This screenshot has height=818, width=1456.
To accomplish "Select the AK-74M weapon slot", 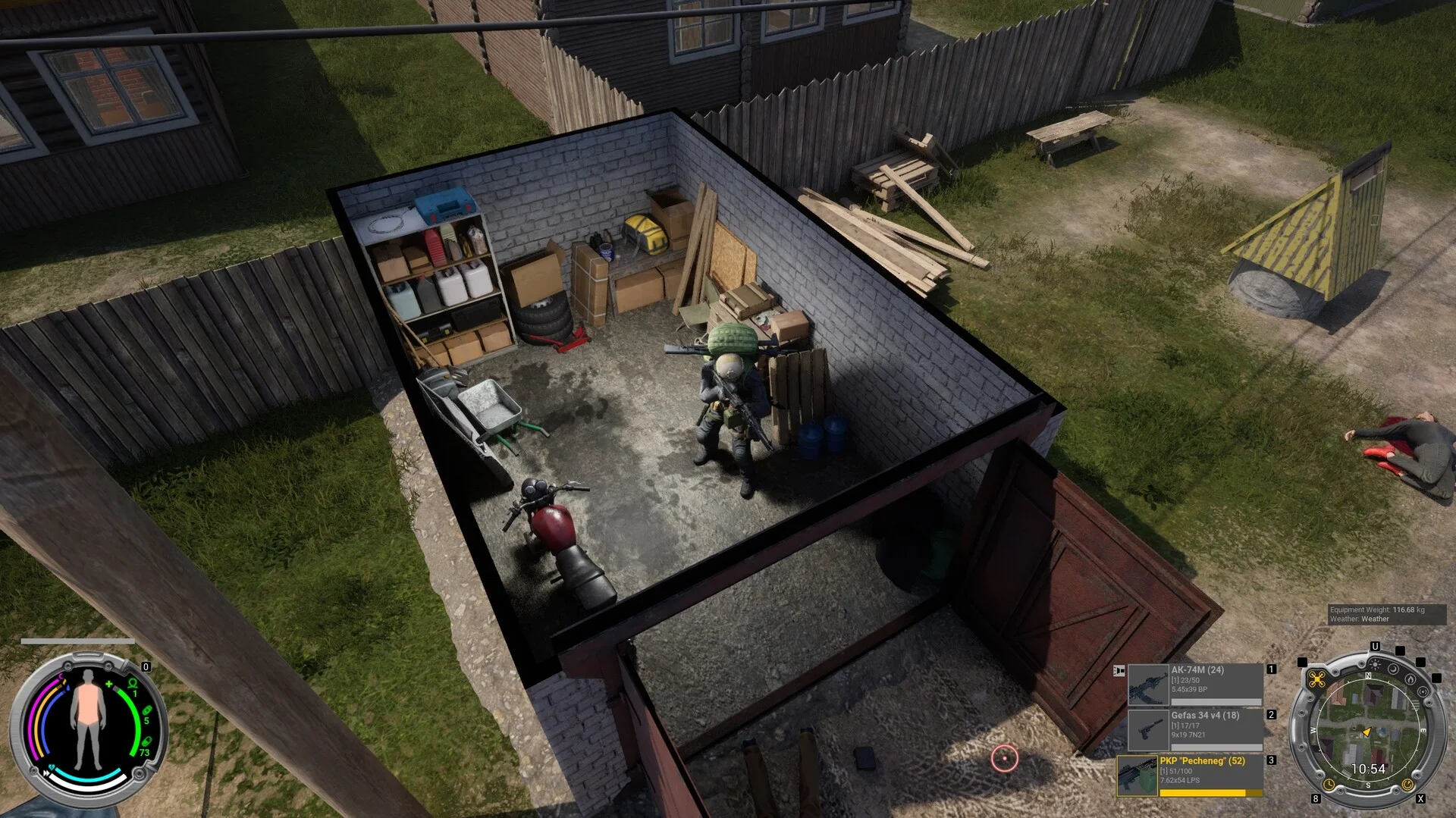I will [x=1194, y=685].
